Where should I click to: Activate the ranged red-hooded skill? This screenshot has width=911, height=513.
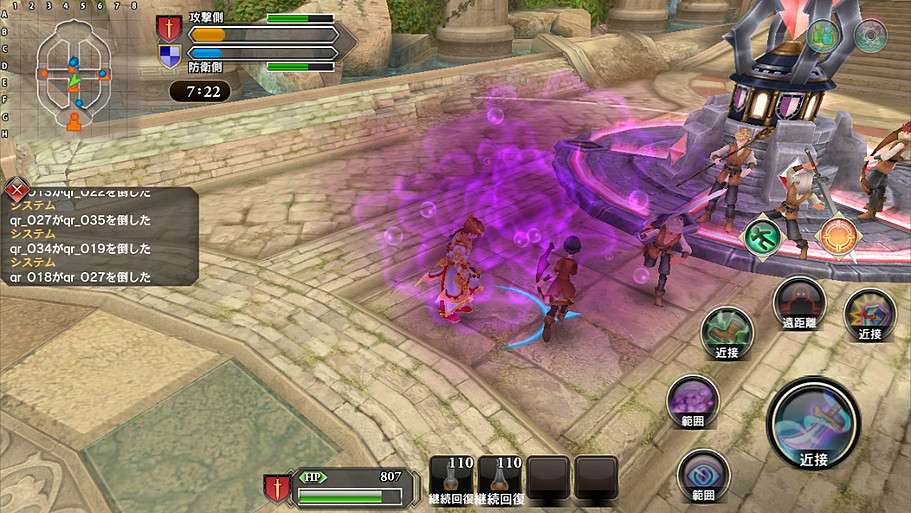point(799,300)
